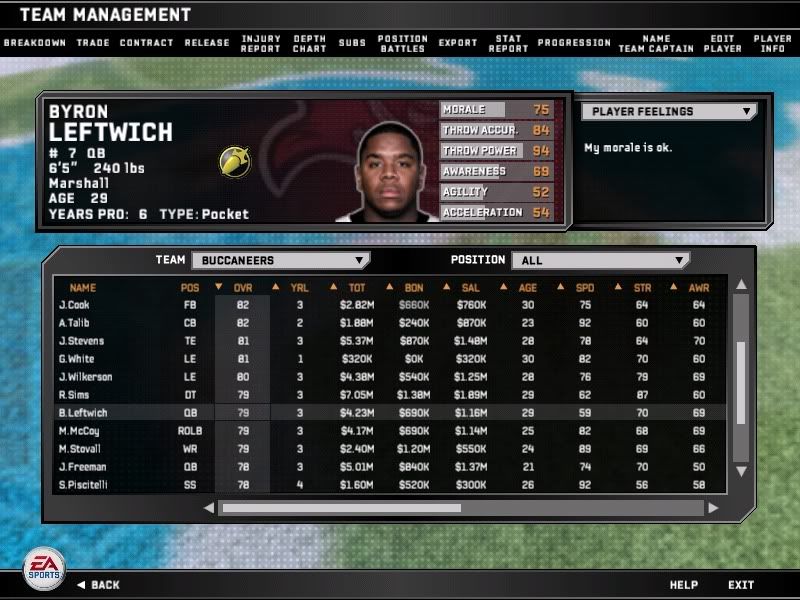
Task: Select the Contract menu option
Action: click(146, 43)
